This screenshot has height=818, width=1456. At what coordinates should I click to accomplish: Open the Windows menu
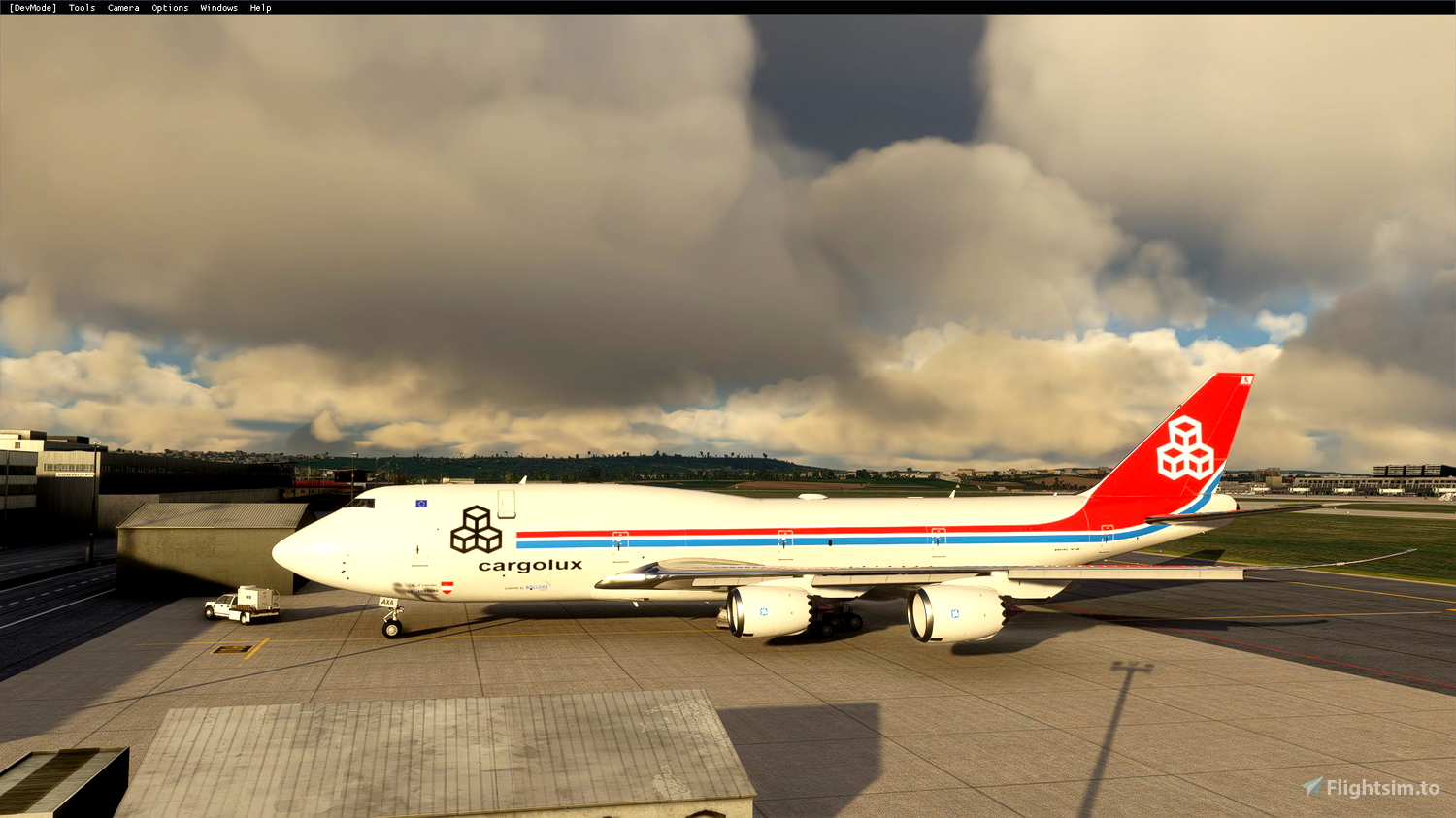tap(218, 7)
